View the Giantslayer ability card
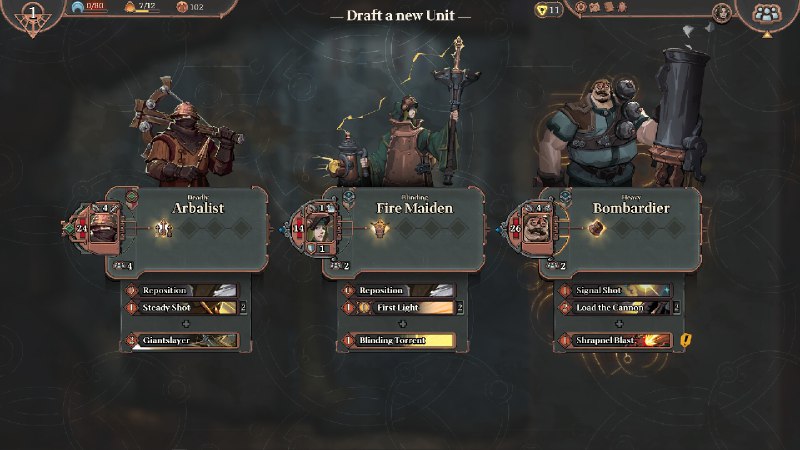Viewport: 800px width, 450px height. coord(182,341)
